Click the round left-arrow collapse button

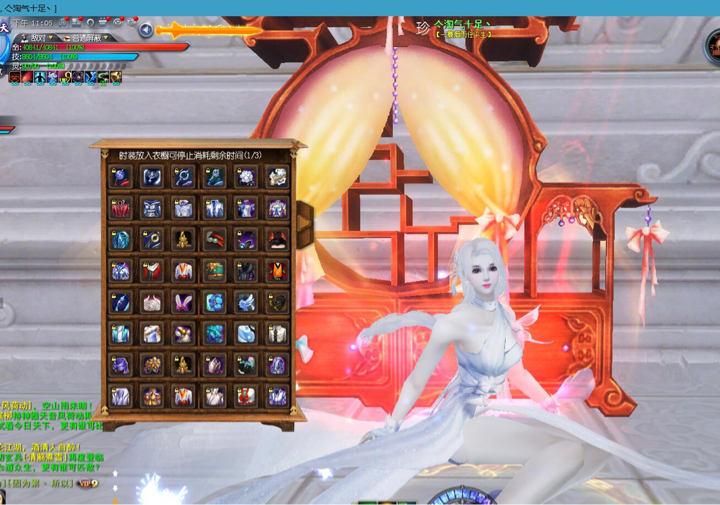point(146,30)
